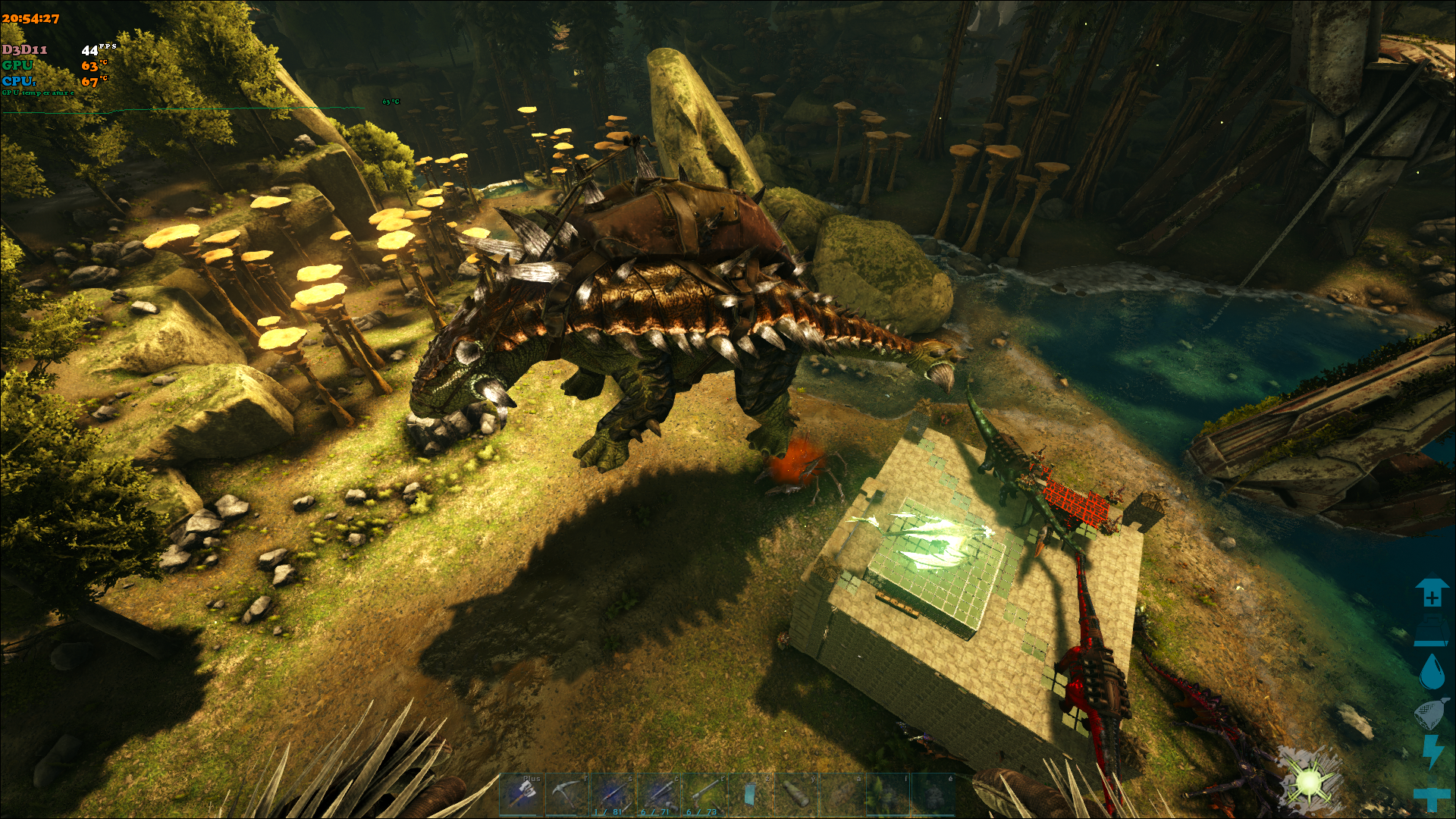This screenshot has height=819, width=1456.
Task: Click the level-up arrow icon
Action: click(1431, 593)
